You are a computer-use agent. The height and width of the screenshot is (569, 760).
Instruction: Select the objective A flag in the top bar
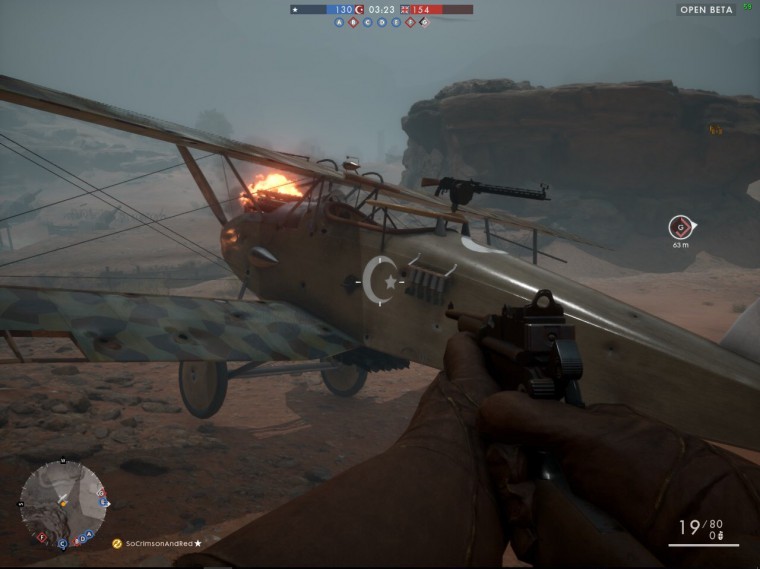(339, 22)
